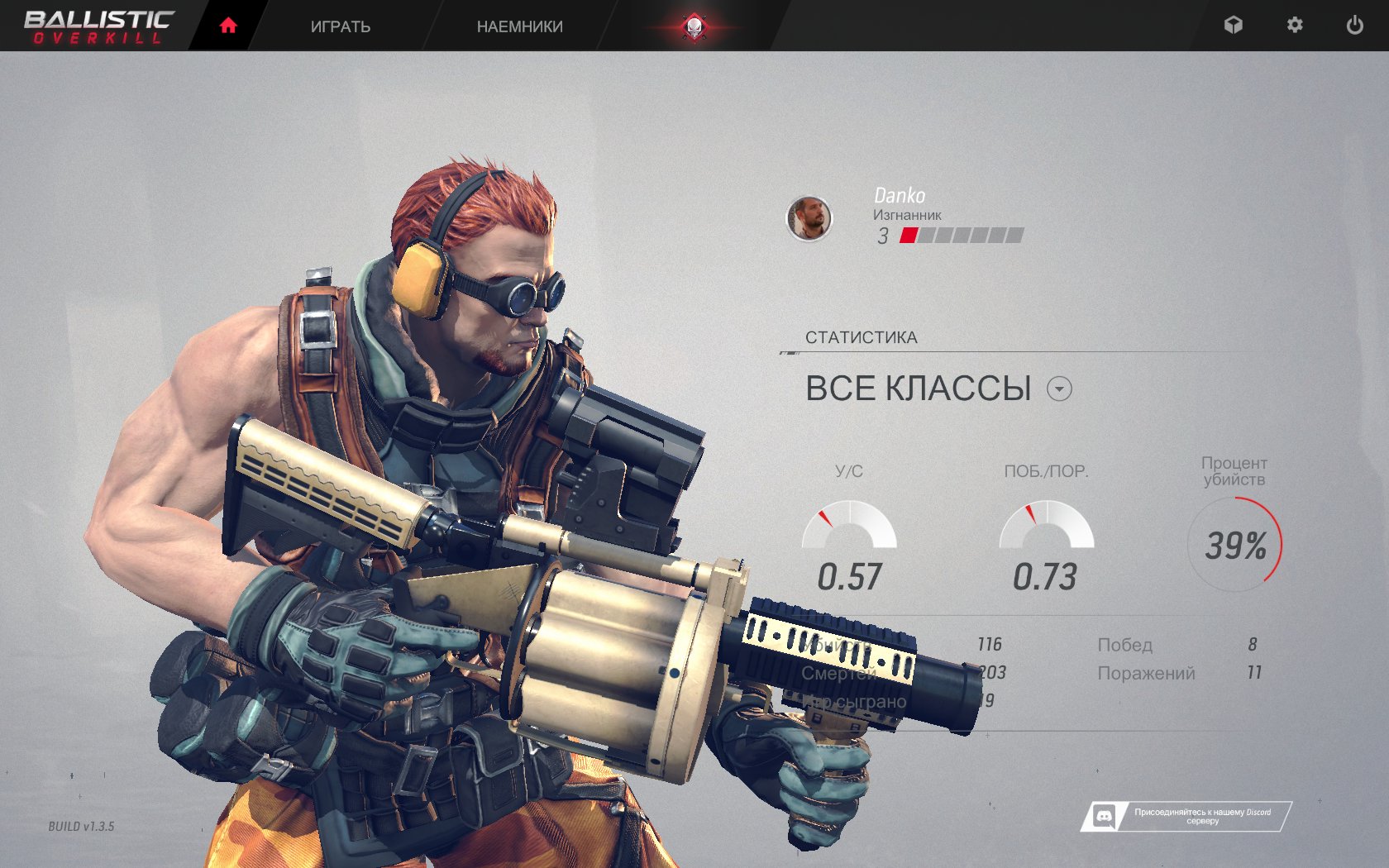Click the ПОБ./ПОР. gauge meter
The width and height of the screenshot is (1389, 868).
(1048, 524)
